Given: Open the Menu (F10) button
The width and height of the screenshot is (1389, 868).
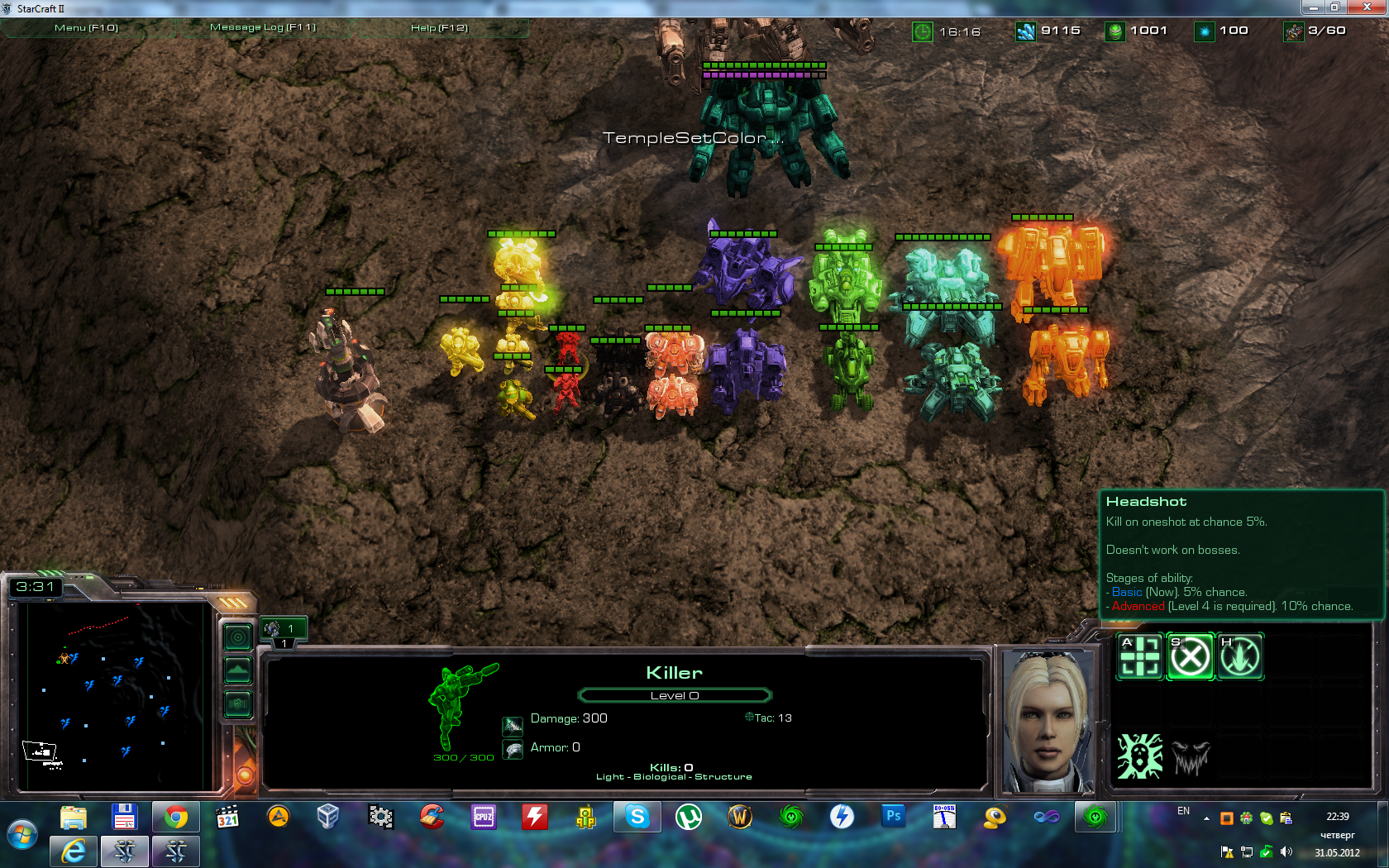Looking at the screenshot, I should (86, 28).
